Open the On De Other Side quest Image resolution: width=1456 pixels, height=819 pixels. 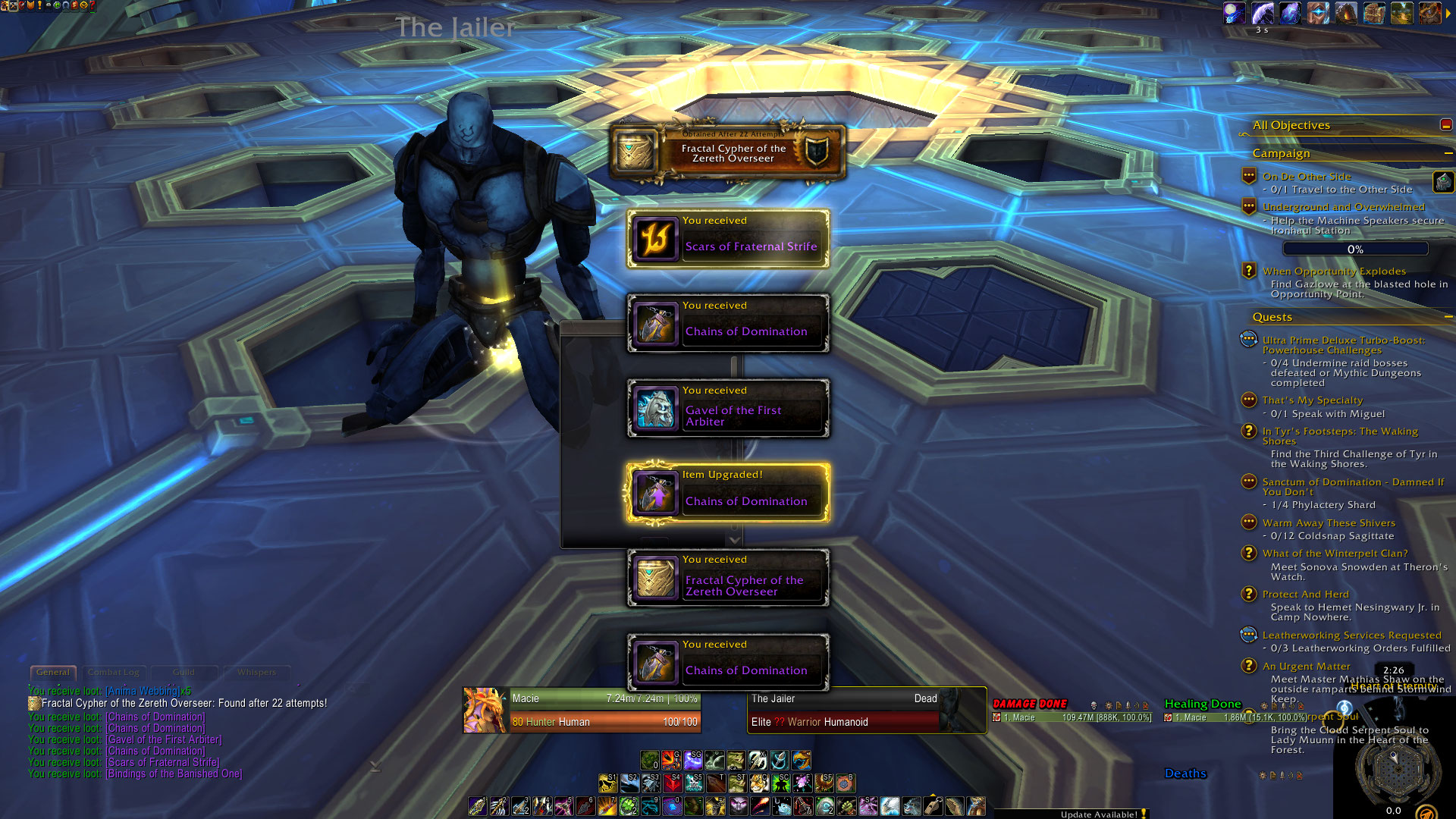(1307, 177)
